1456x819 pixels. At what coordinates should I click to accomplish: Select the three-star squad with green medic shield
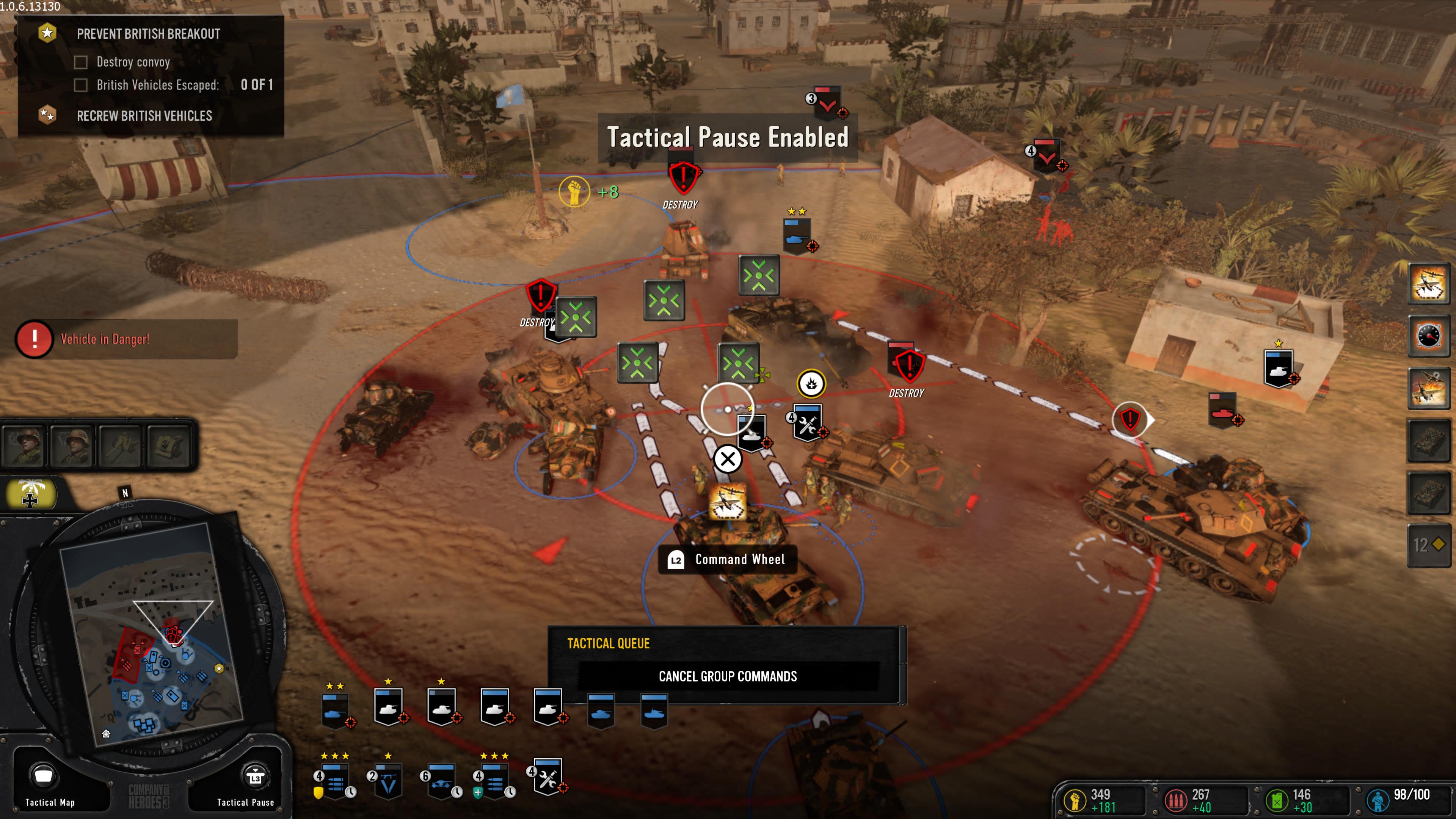point(494,780)
